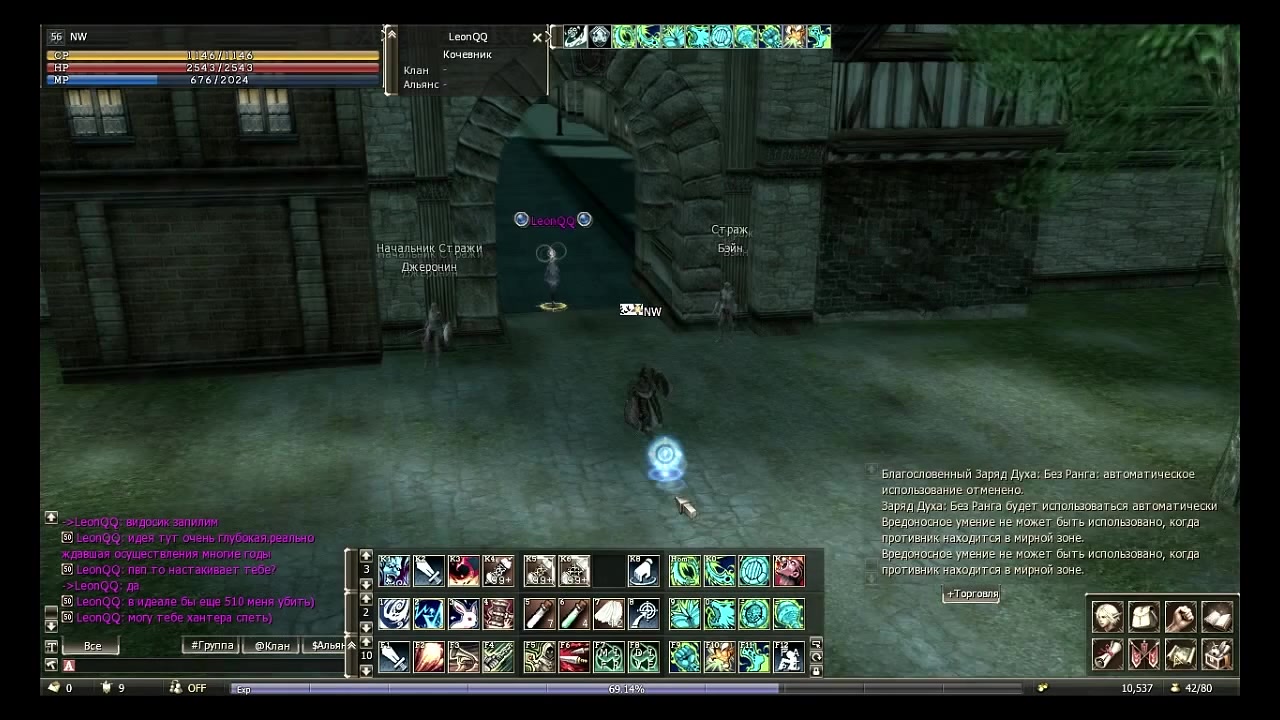Use the white rabbit skill icon
This screenshot has height=720, width=1280.
pos(464,613)
